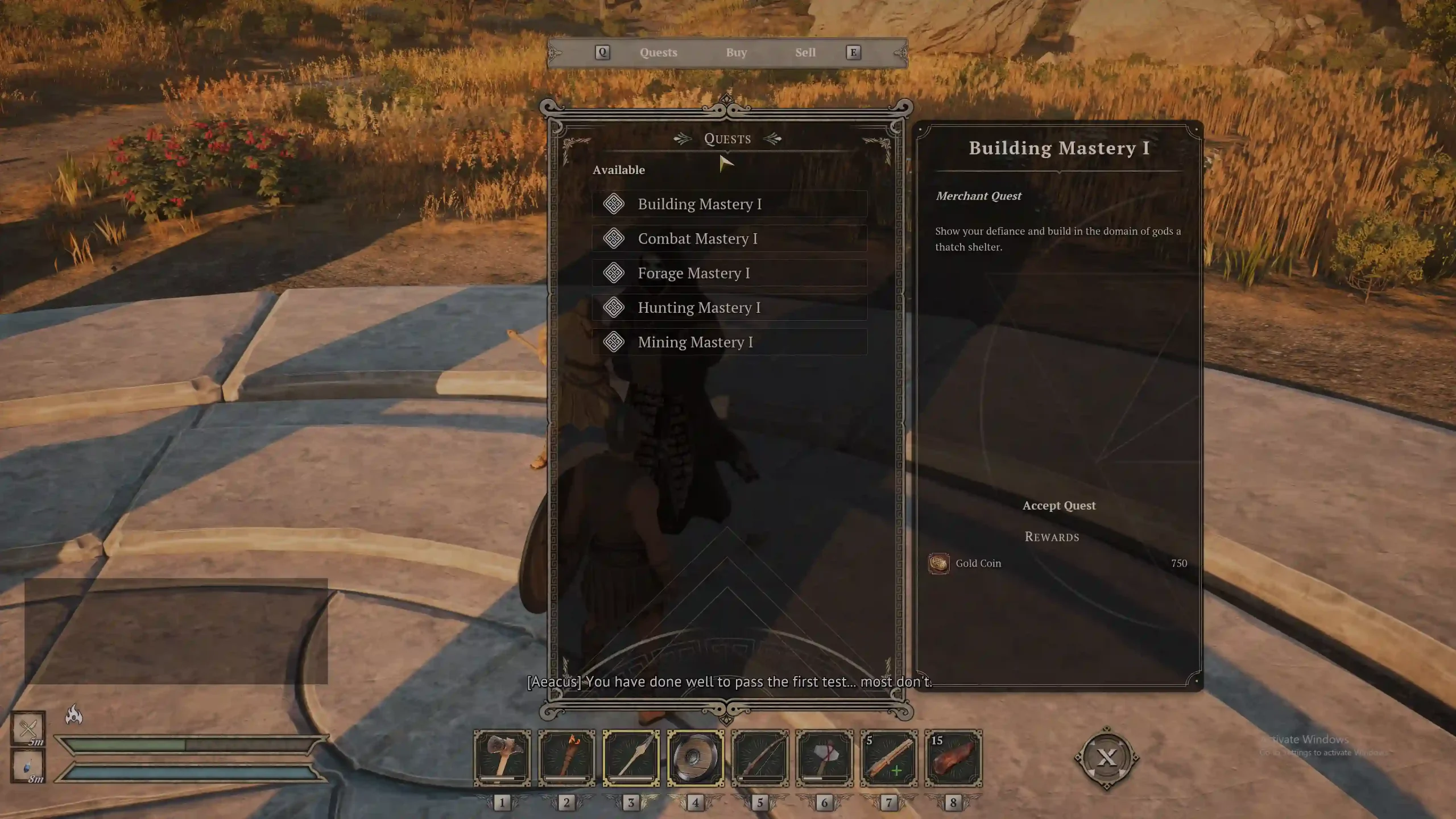This screenshot has width=1456, height=819.
Task: Switch to the Sell tab
Action: point(805,53)
